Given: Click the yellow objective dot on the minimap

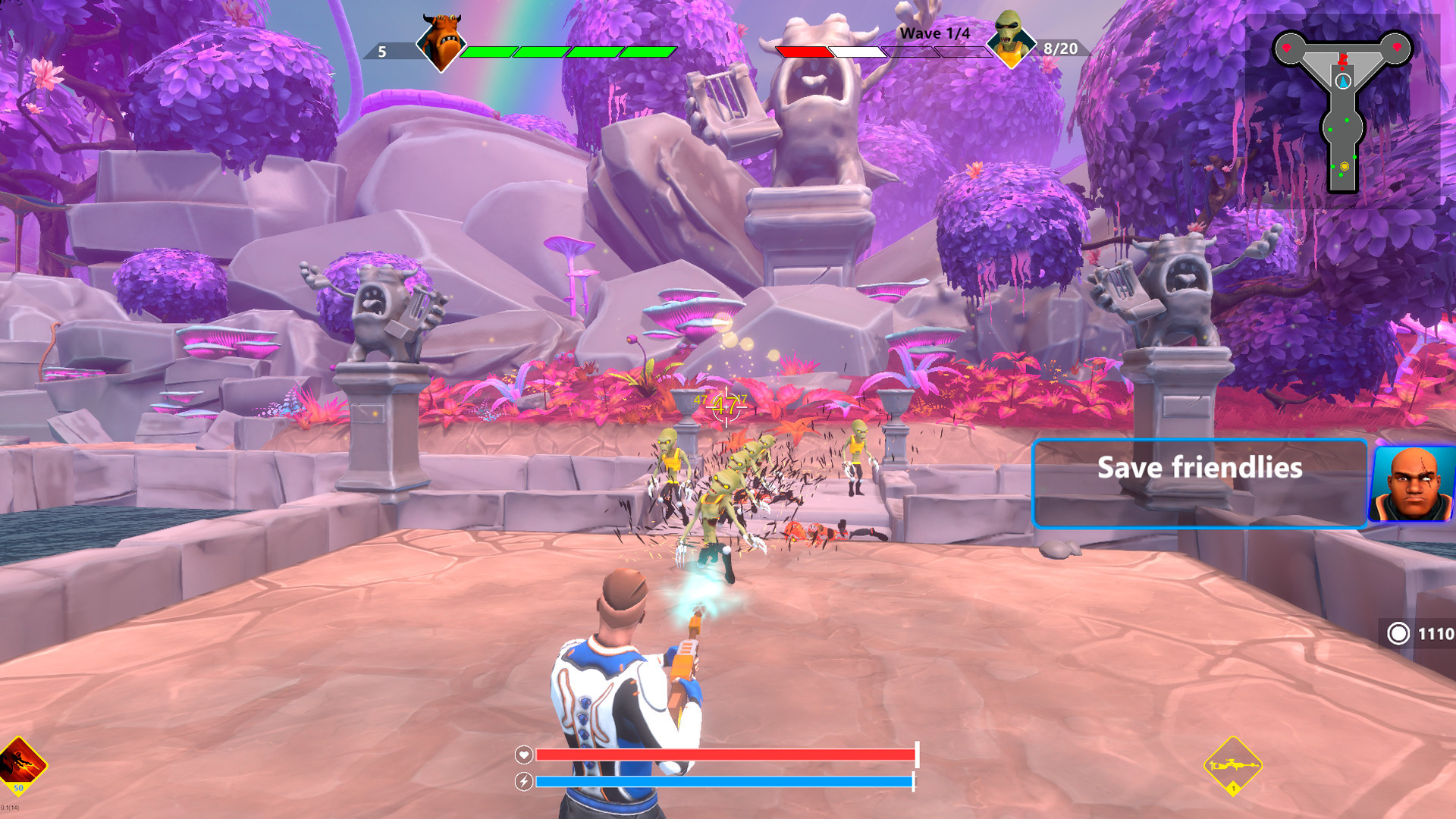Looking at the screenshot, I should click(1345, 166).
